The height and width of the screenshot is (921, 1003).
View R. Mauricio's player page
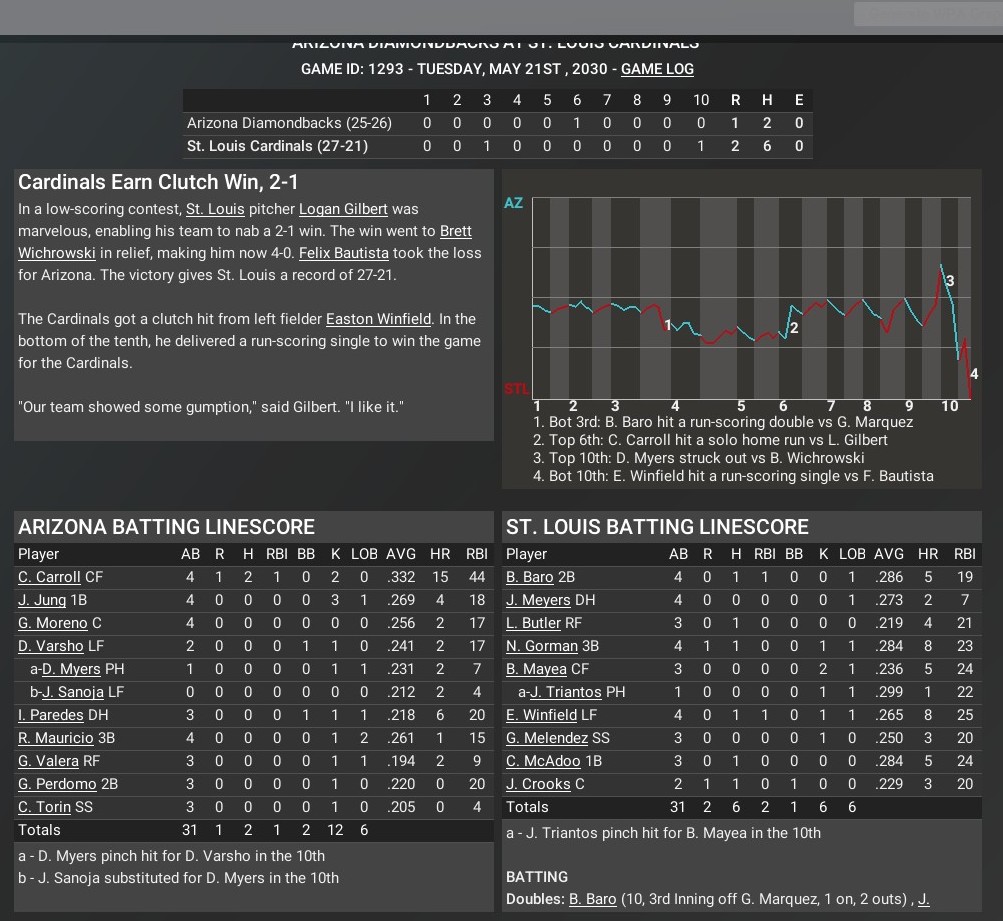(x=55, y=738)
